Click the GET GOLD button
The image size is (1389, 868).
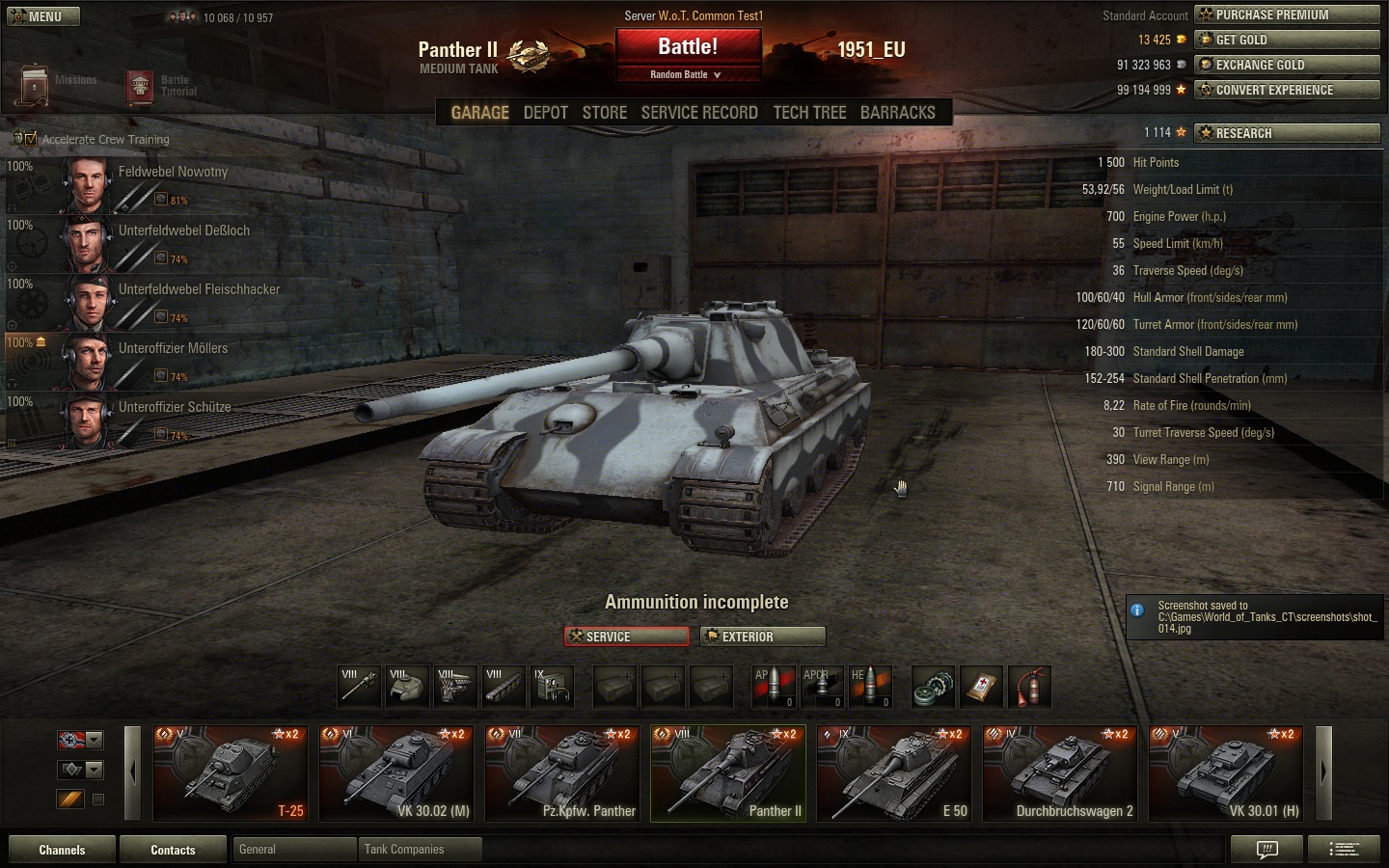(1287, 40)
